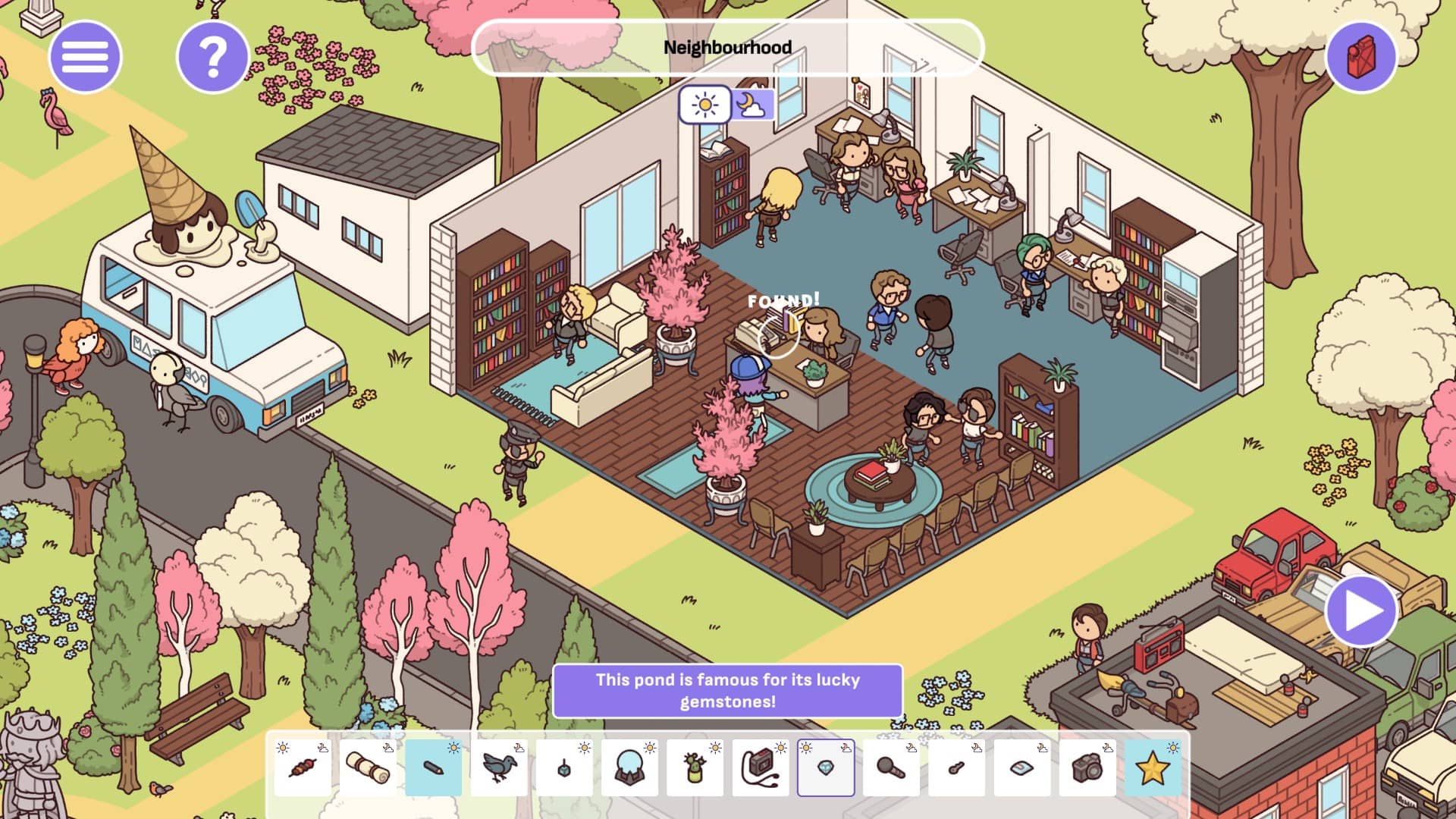Pick the small blue cube item slot
The image size is (1456, 819).
pyautogui.click(x=564, y=767)
